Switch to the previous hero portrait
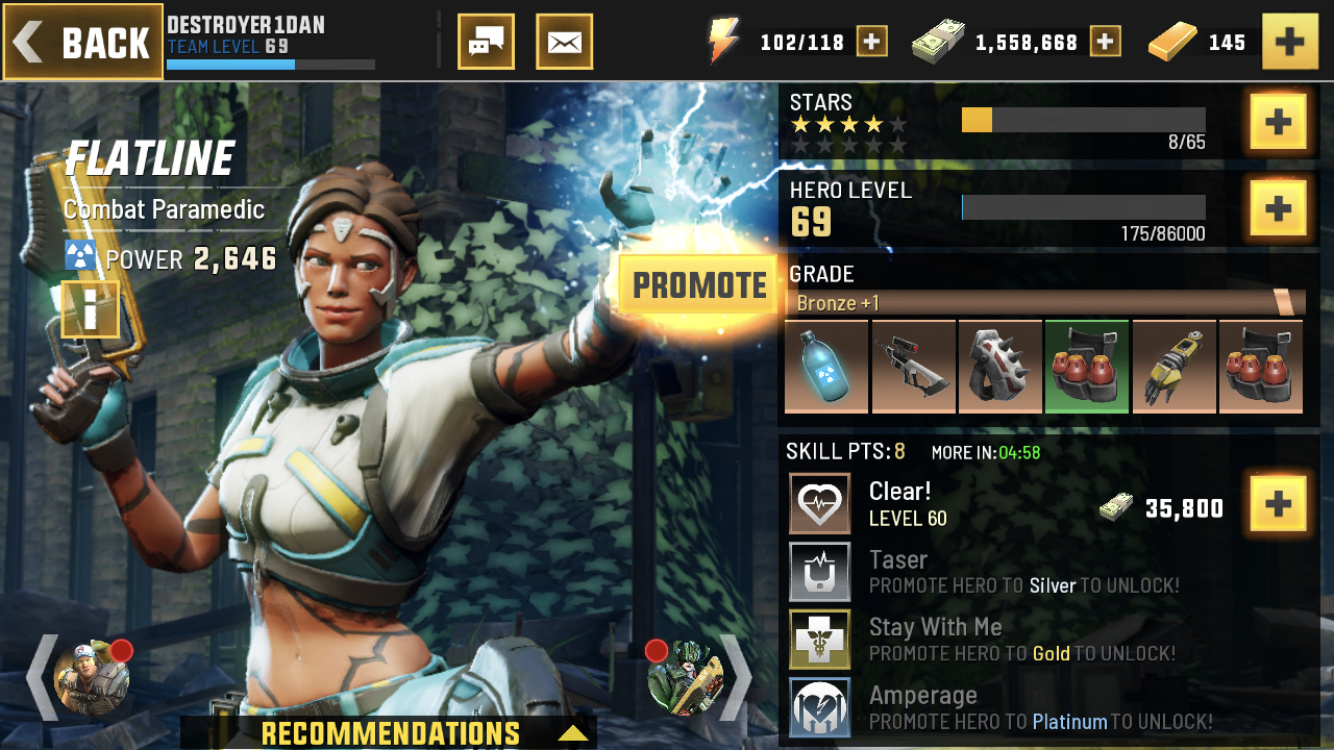This screenshot has width=1334, height=750. [x=90, y=678]
